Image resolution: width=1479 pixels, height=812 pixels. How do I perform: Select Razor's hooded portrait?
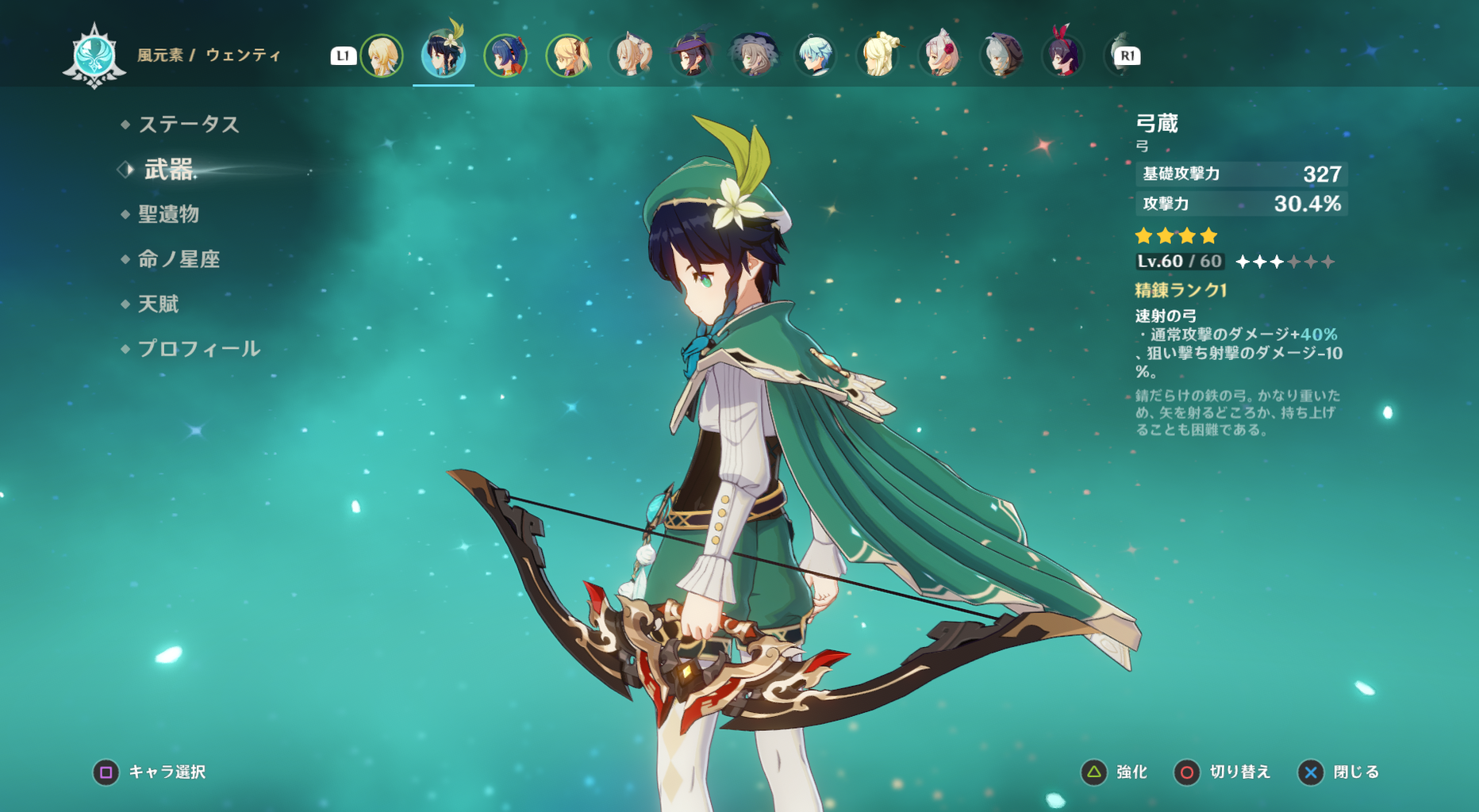click(x=1001, y=56)
